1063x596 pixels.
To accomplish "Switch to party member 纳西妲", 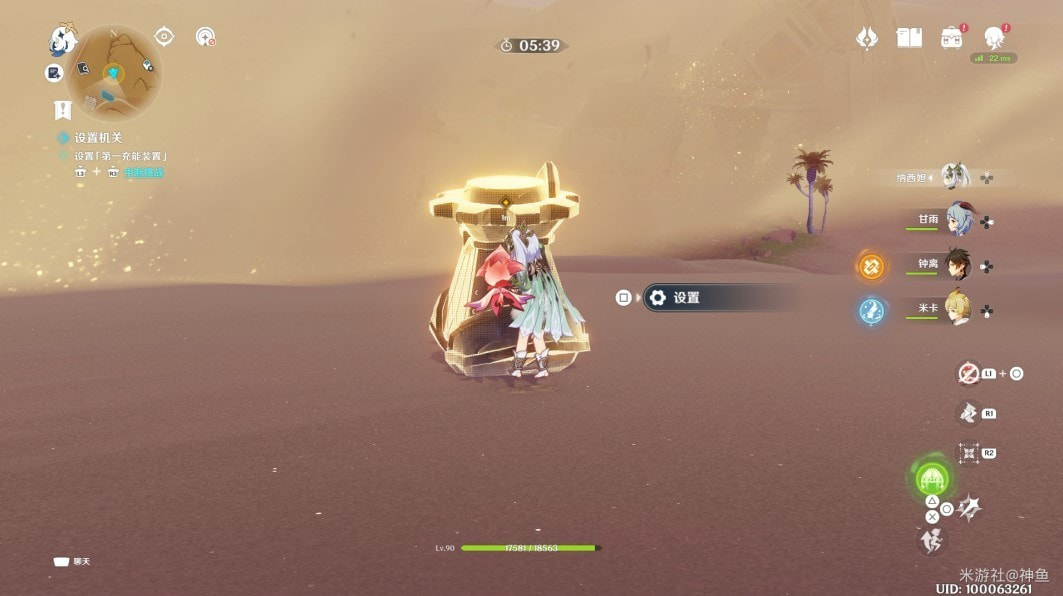I will click(x=955, y=178).
